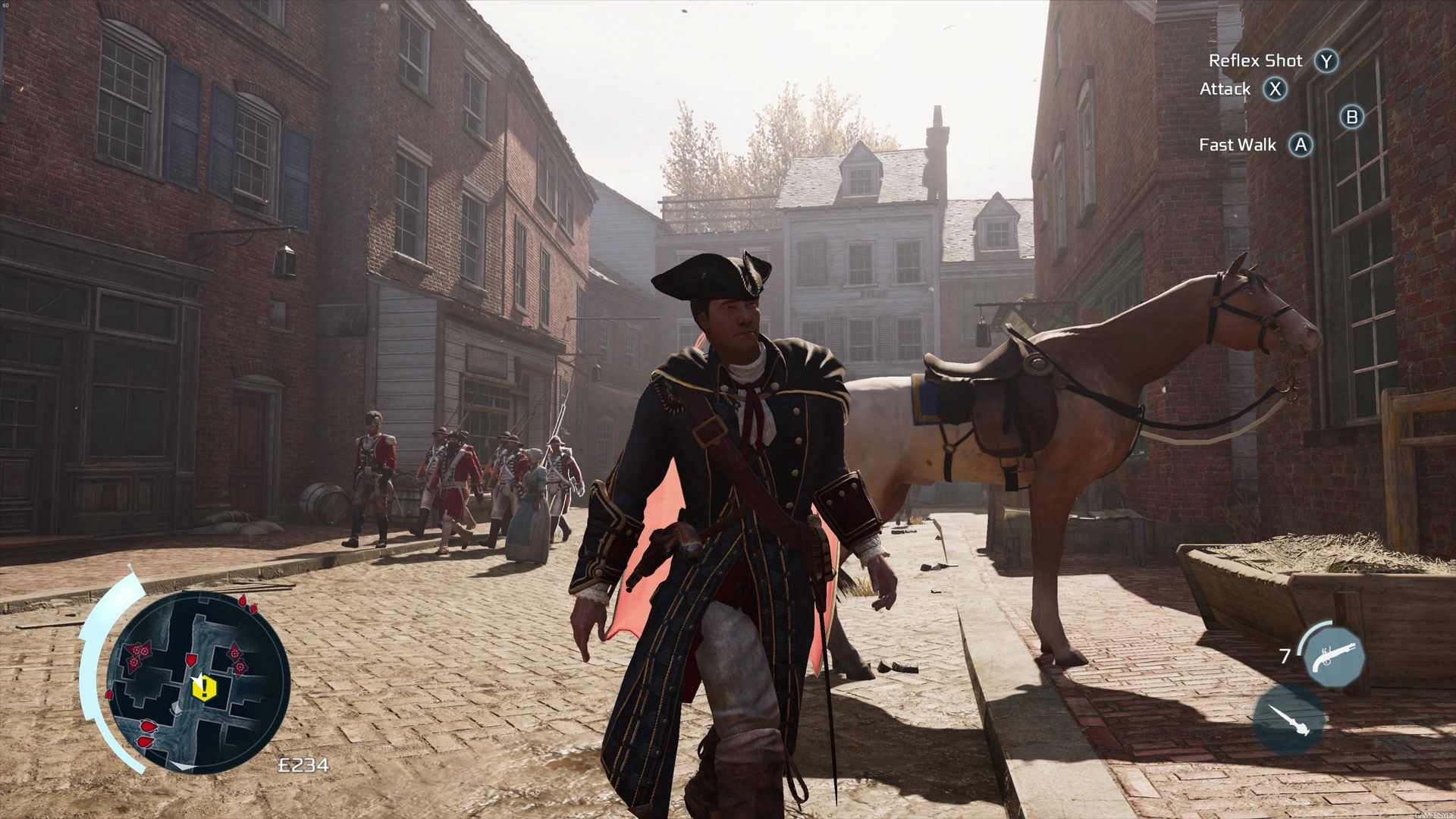The image size is (1456, 819).
Task: Select the yellow objective marker on minimap
Action: pos(205,688)
